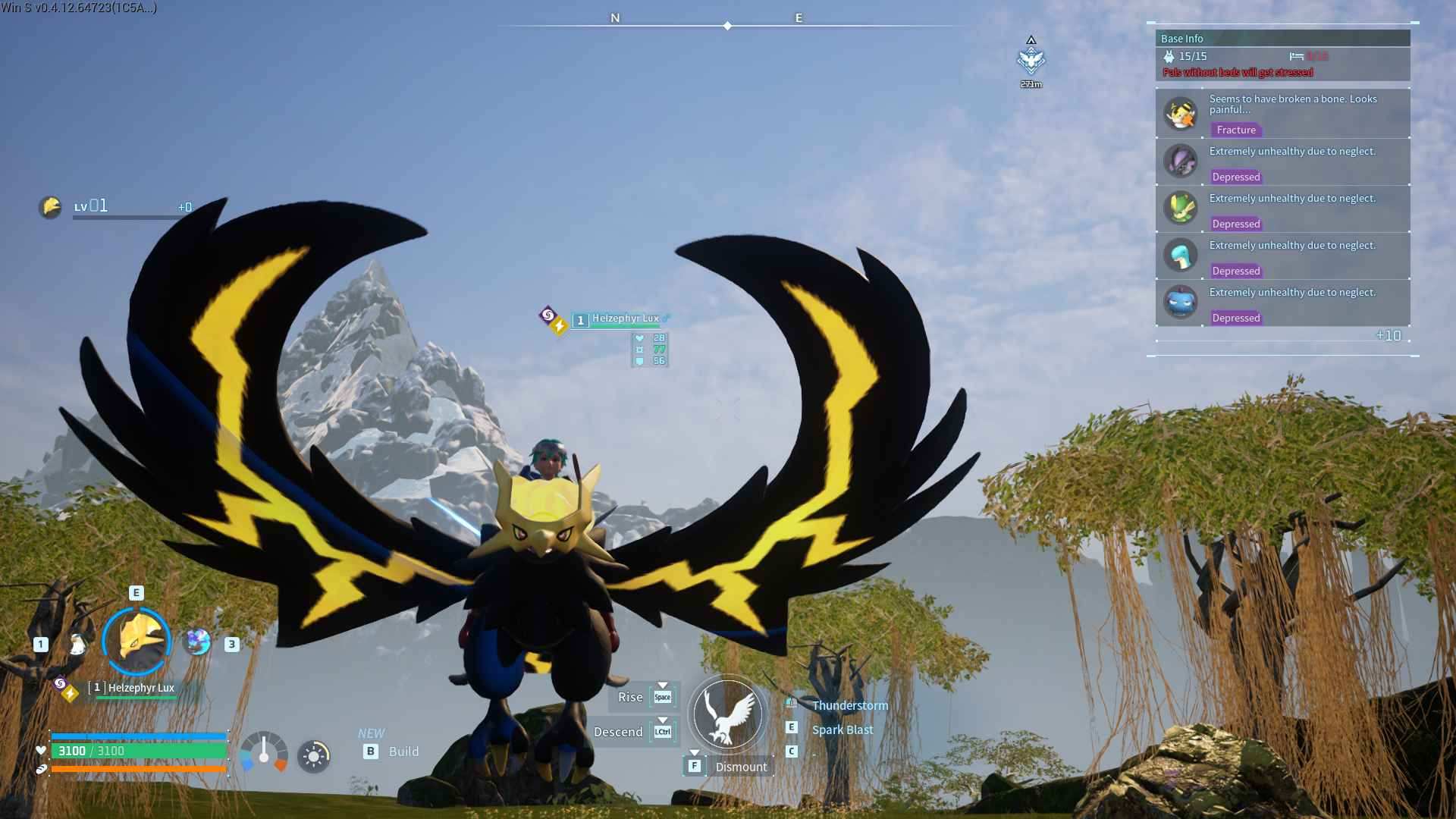Open Build mode via the B button
This screenshot has height=819, width=1456.
[x=371, y=752]
